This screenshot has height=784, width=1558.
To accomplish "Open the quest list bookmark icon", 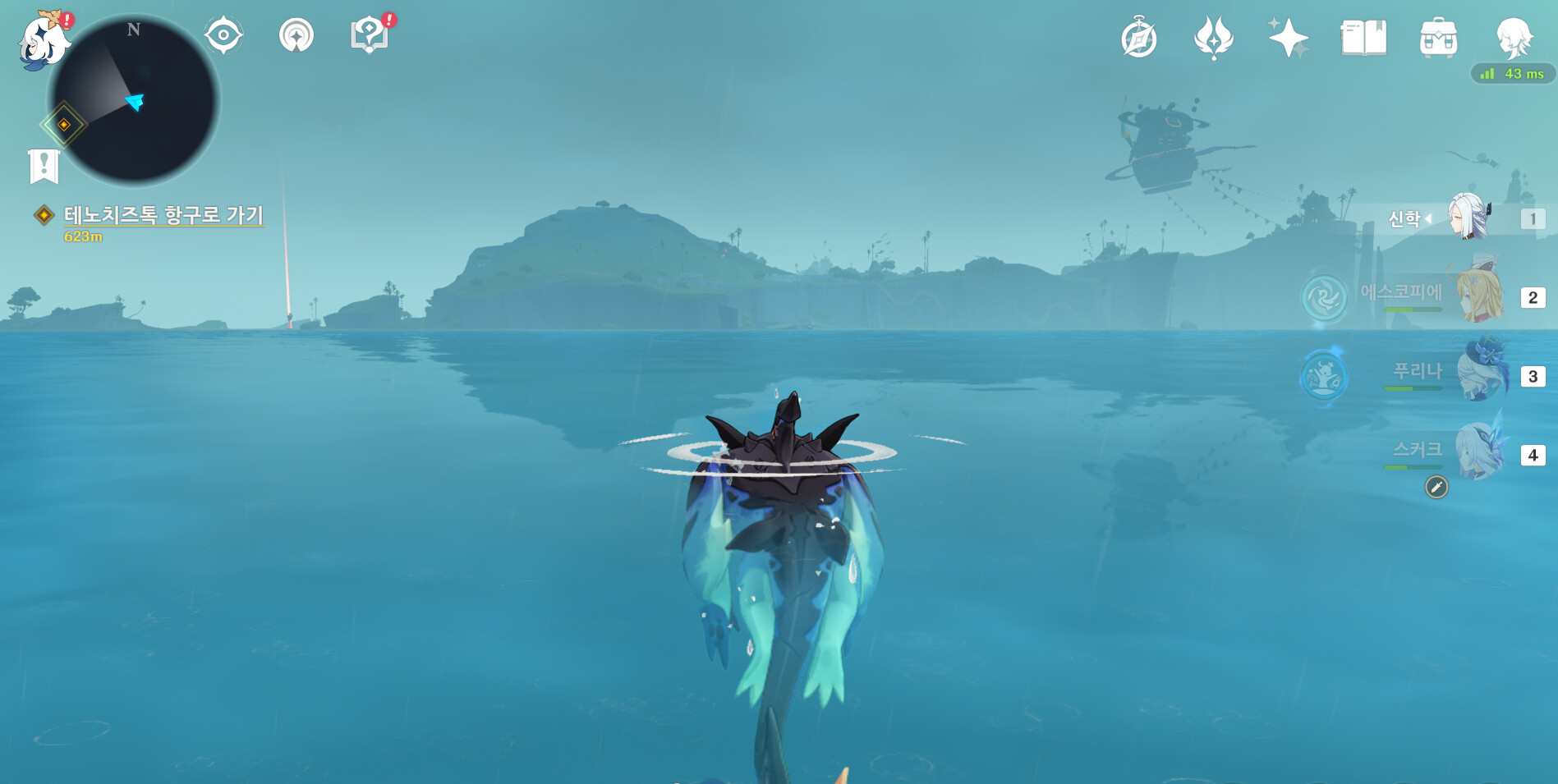I will pyautogui.click(x=44, y=166).
